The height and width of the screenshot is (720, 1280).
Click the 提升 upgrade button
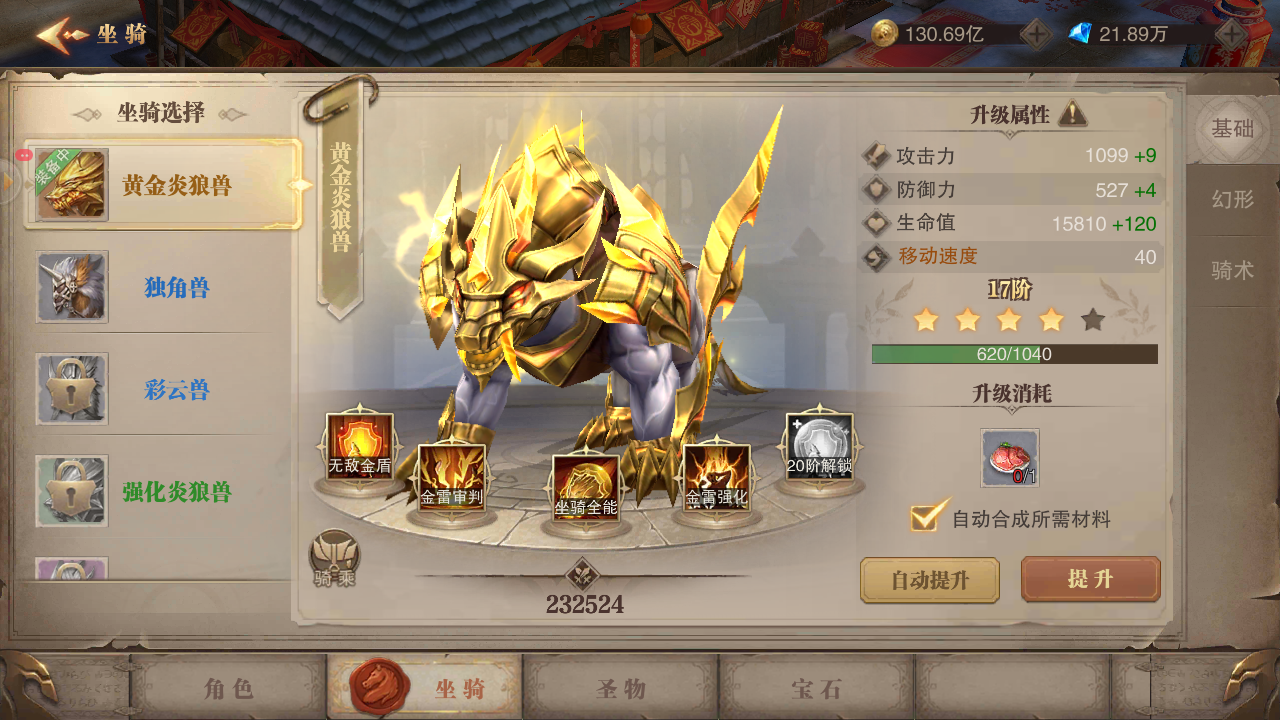(1089, 578)
